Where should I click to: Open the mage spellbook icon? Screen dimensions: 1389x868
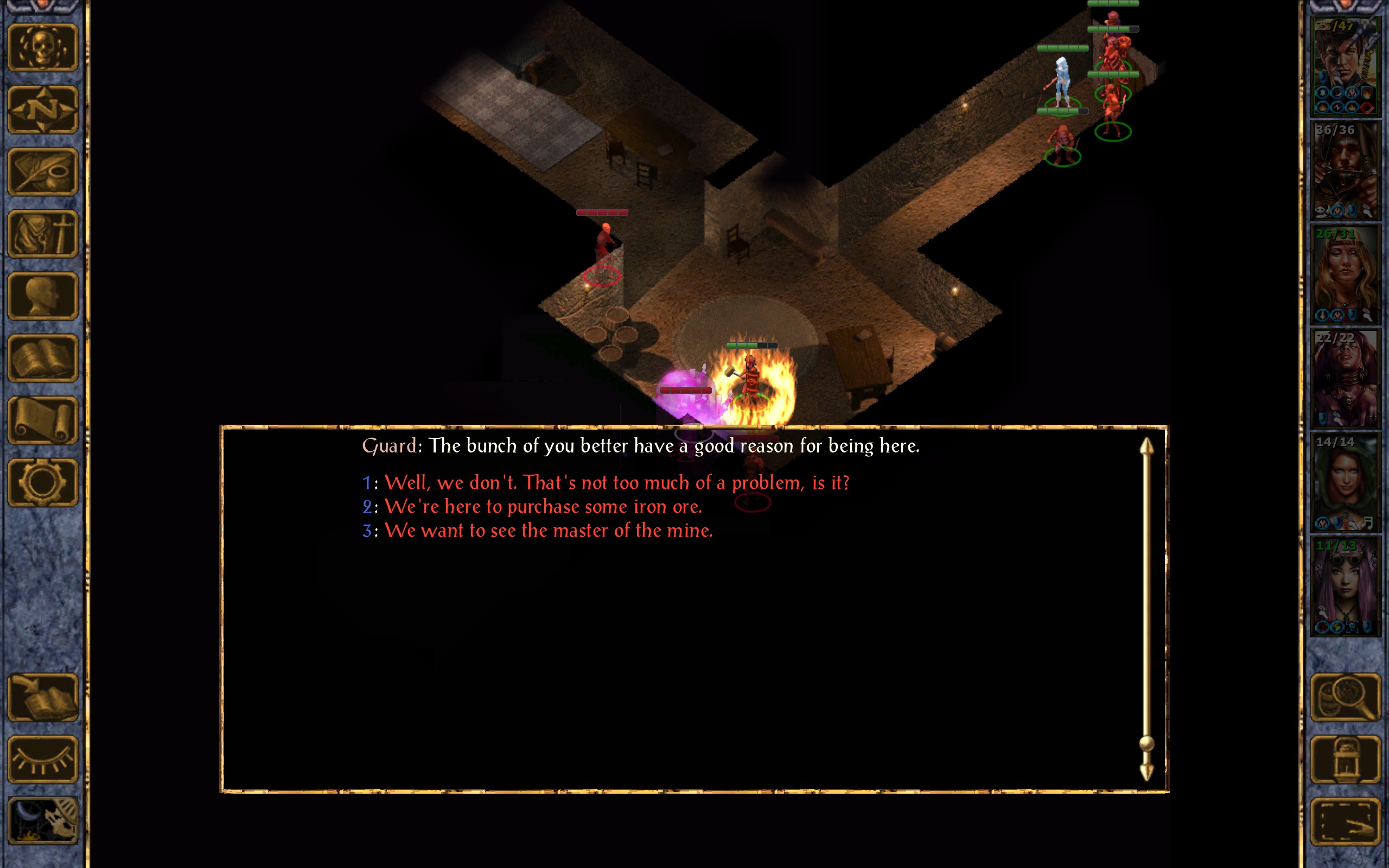[43, 358]
